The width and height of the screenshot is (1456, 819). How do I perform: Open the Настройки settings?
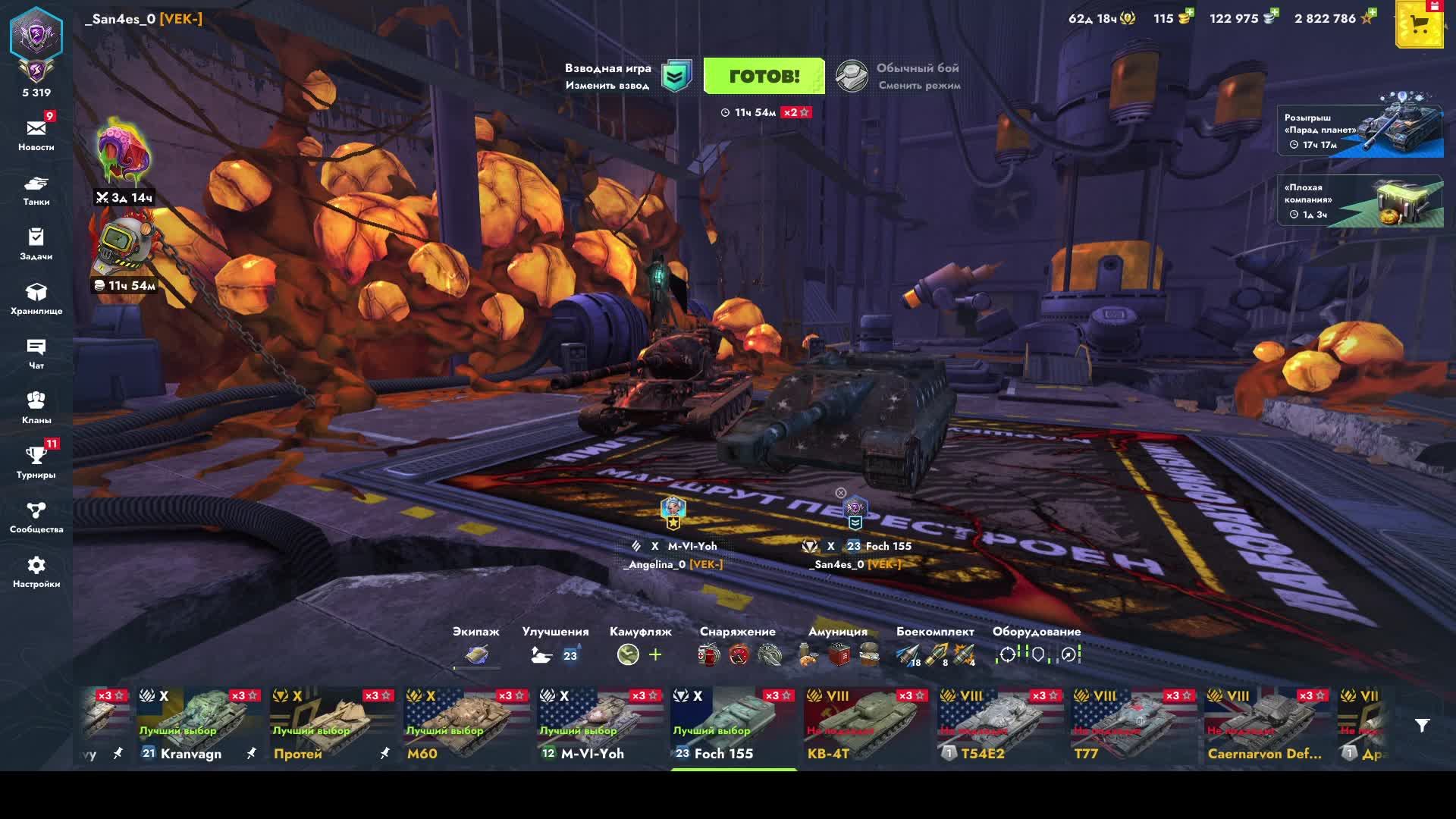coord(36,572)
